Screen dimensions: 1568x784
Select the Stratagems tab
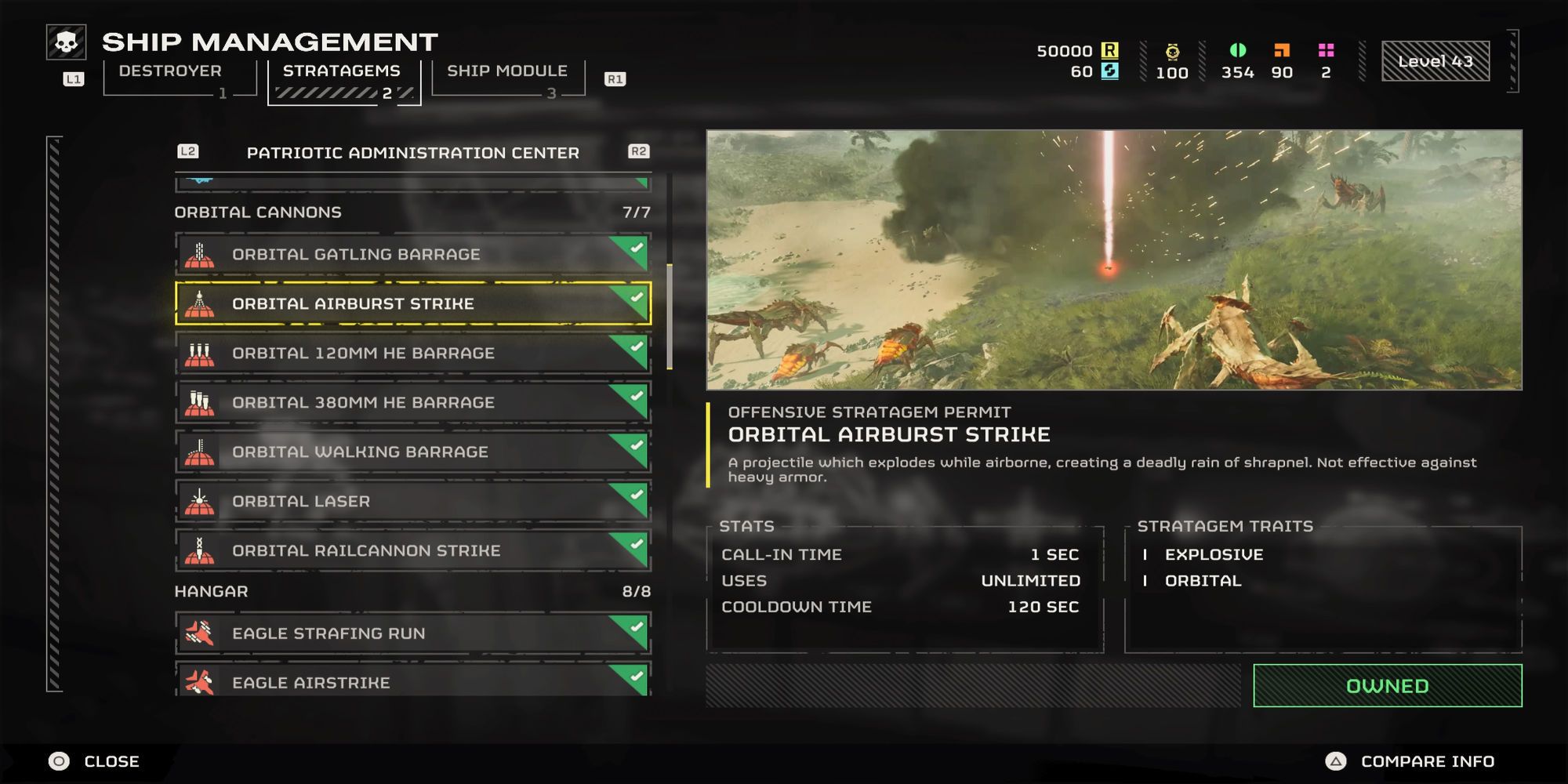click(x=342, y=71)
